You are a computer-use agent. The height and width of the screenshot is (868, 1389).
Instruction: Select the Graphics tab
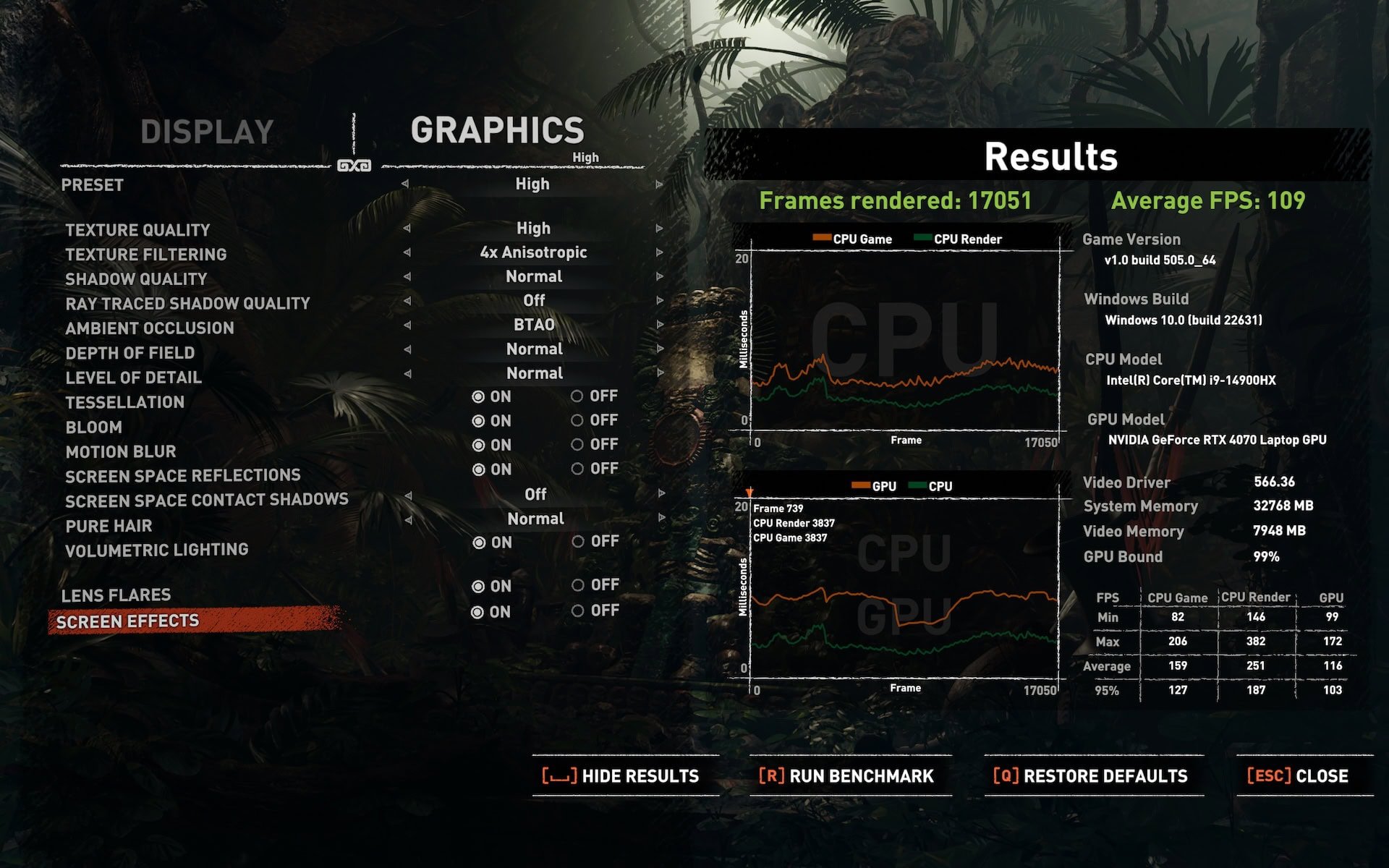tap(499, 130)
